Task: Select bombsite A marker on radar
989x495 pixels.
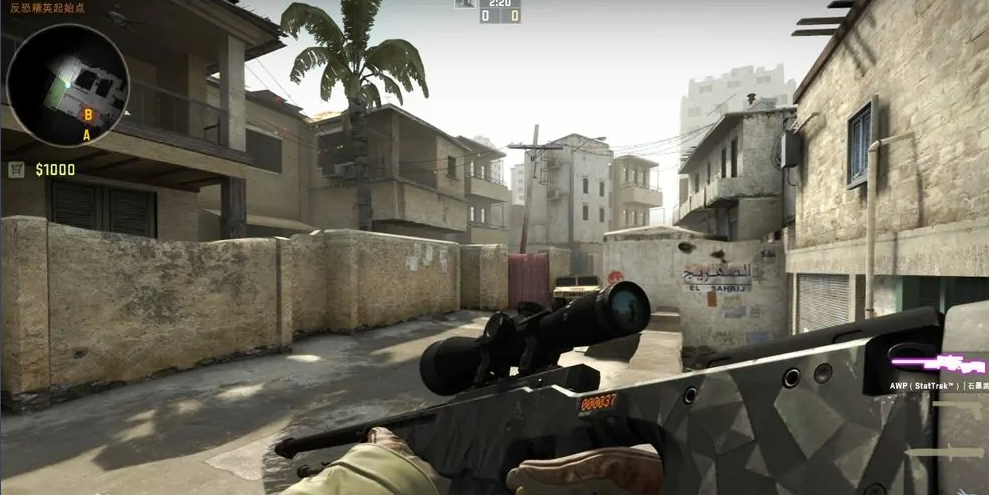Action: (x=87, y=134)
